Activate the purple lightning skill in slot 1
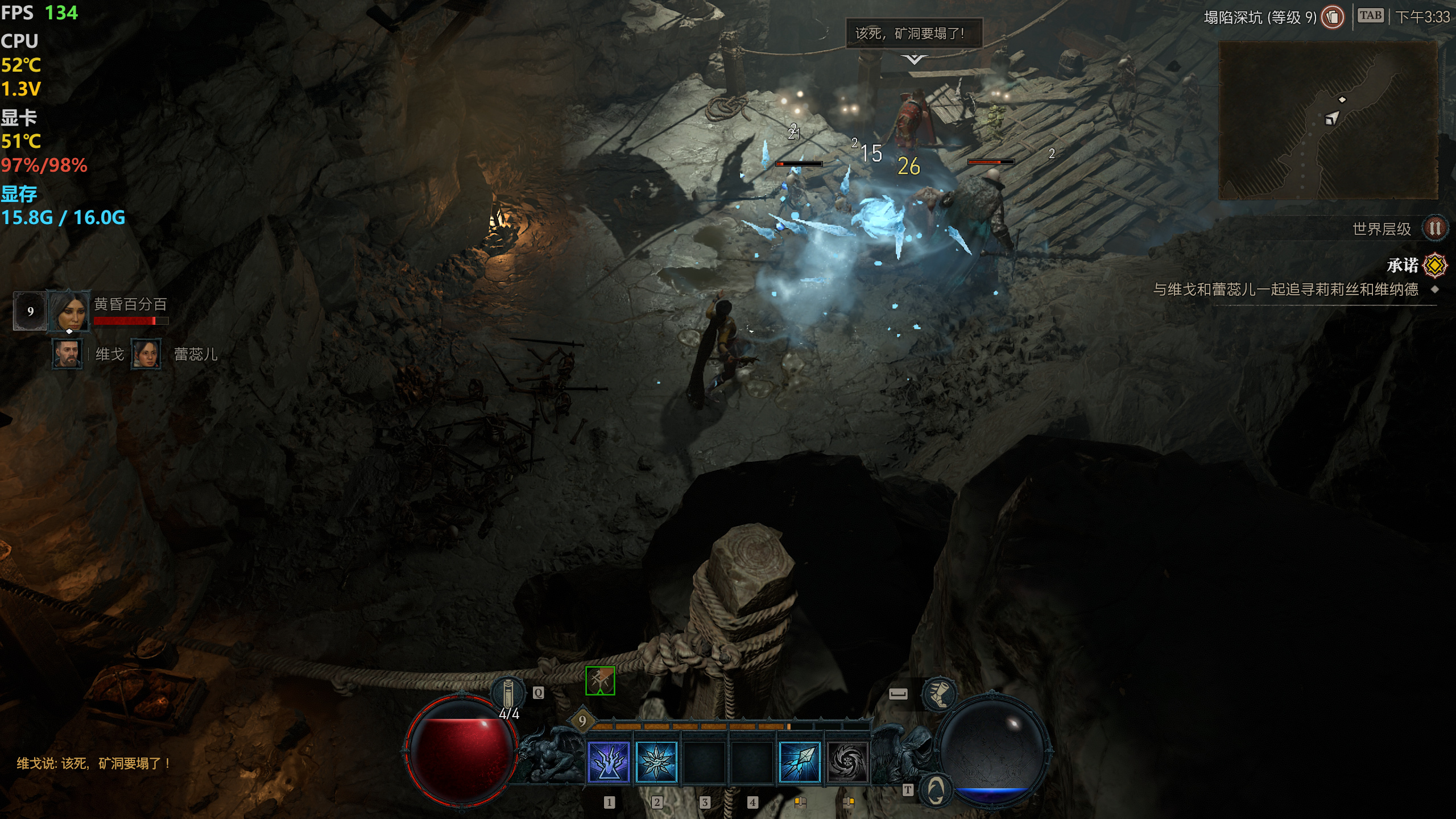This screenshot has width=1456, height=819. pos(609,762)
